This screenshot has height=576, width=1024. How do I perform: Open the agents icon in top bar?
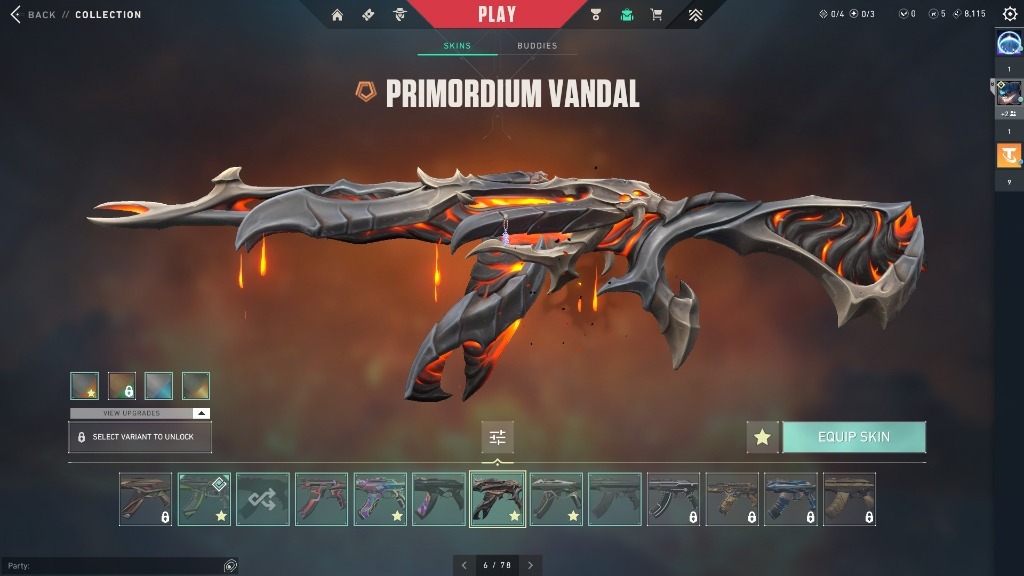[x=399, y=15]
